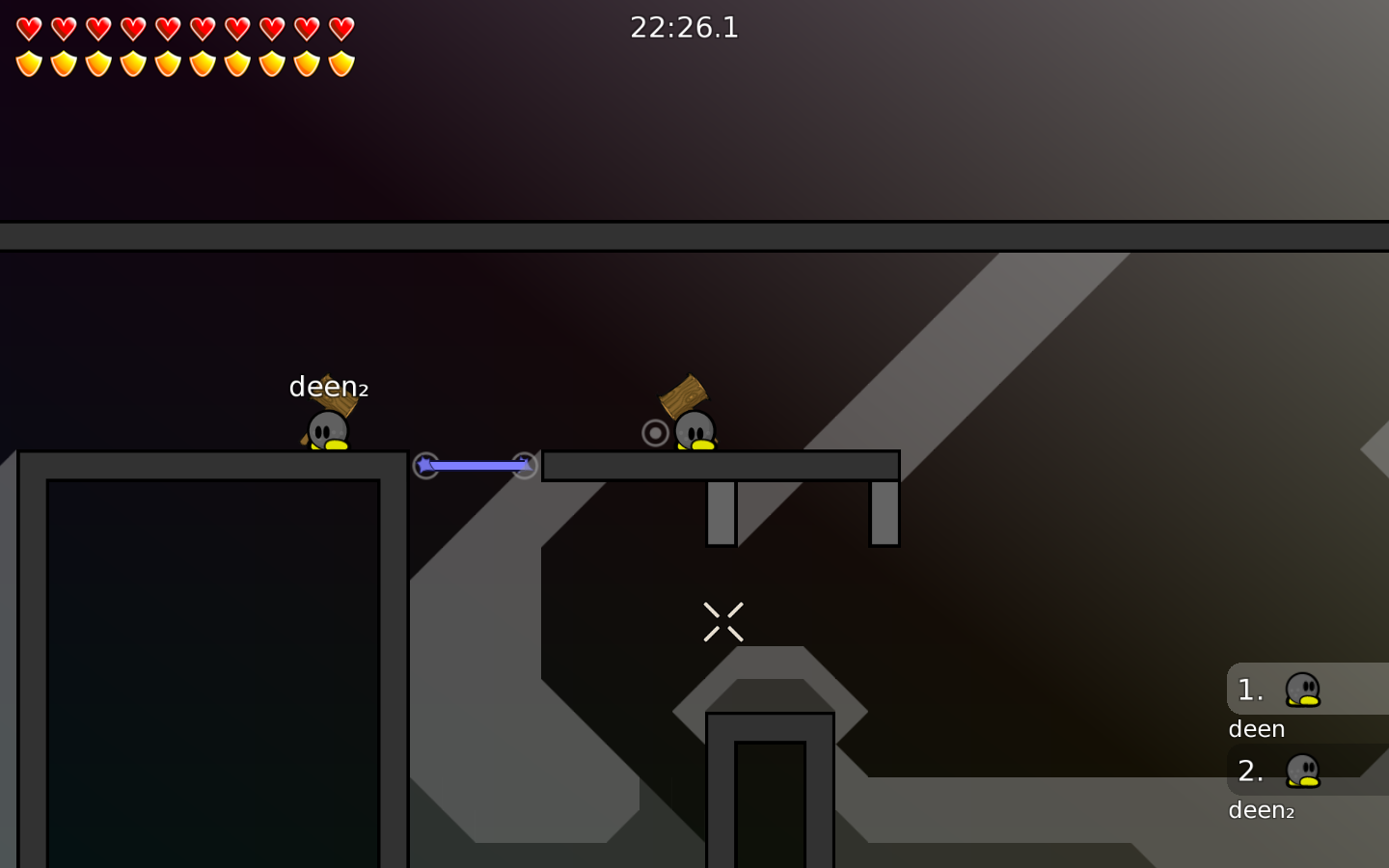Click the aiming crosshair
Screen dimensions: 1389x868
(x=723, y=620)
